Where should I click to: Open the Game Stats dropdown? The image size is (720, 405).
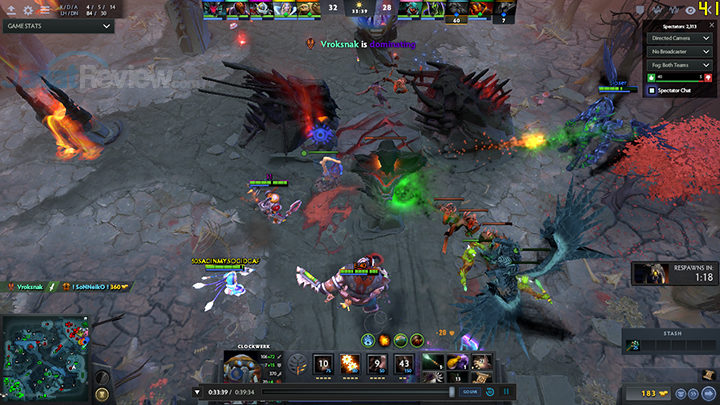click(58, 27)
